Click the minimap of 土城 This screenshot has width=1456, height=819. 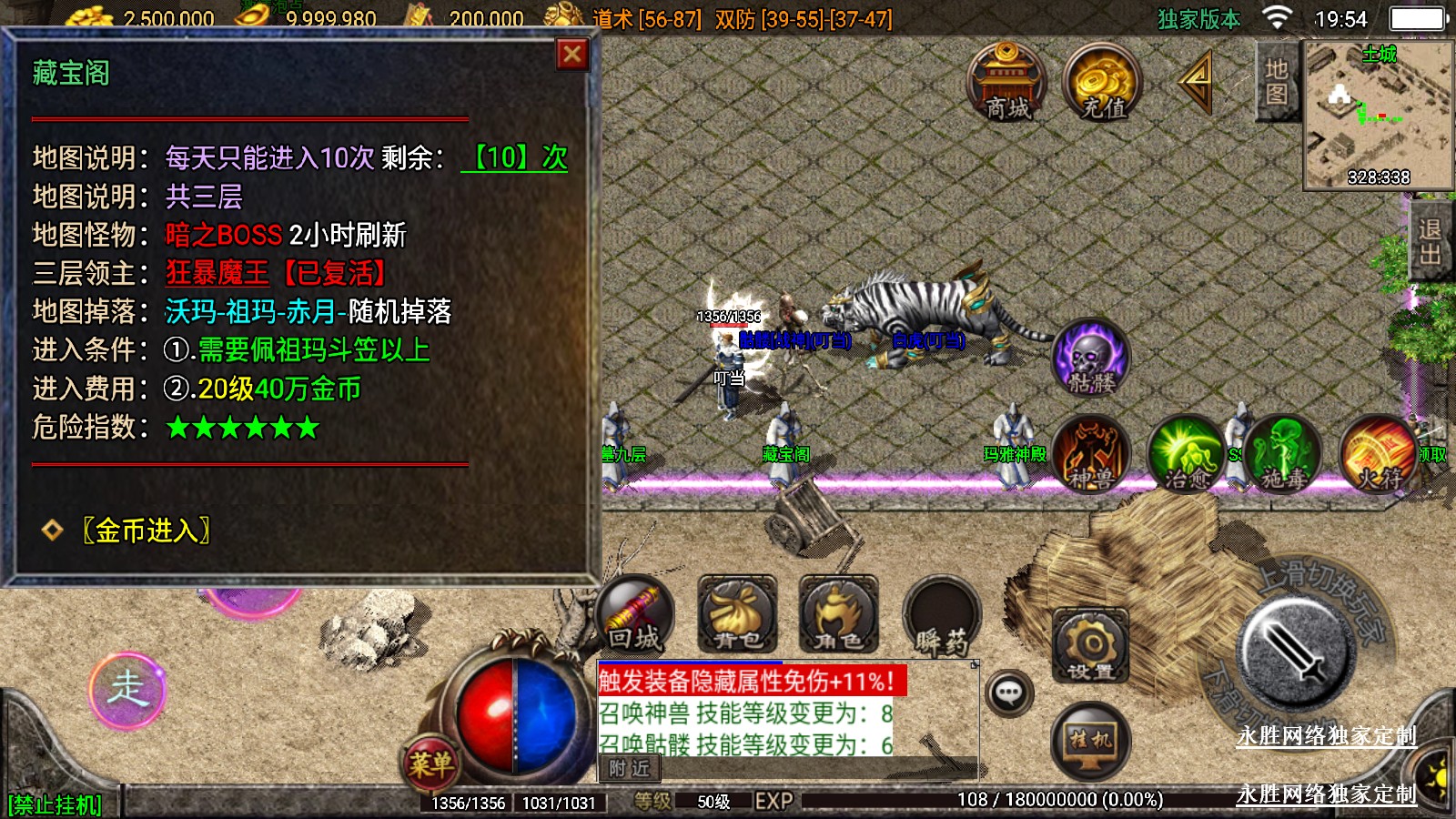(x=1379, y=116)
